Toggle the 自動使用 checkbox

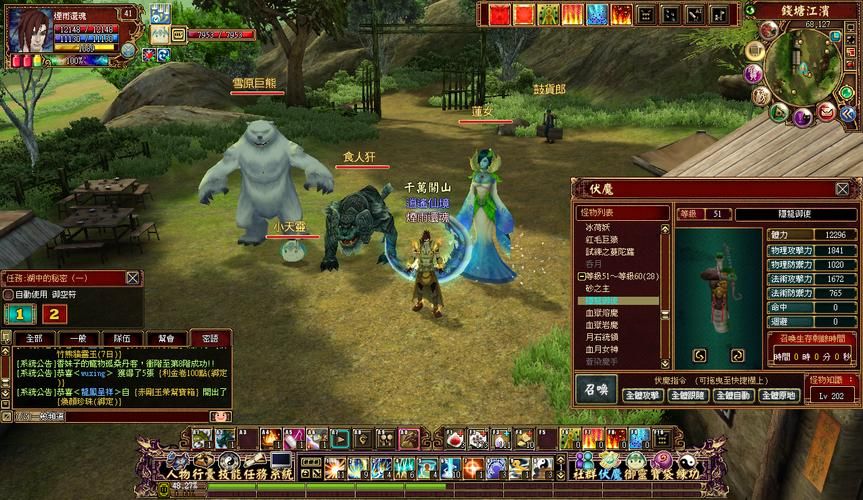[x=8, y=296]
